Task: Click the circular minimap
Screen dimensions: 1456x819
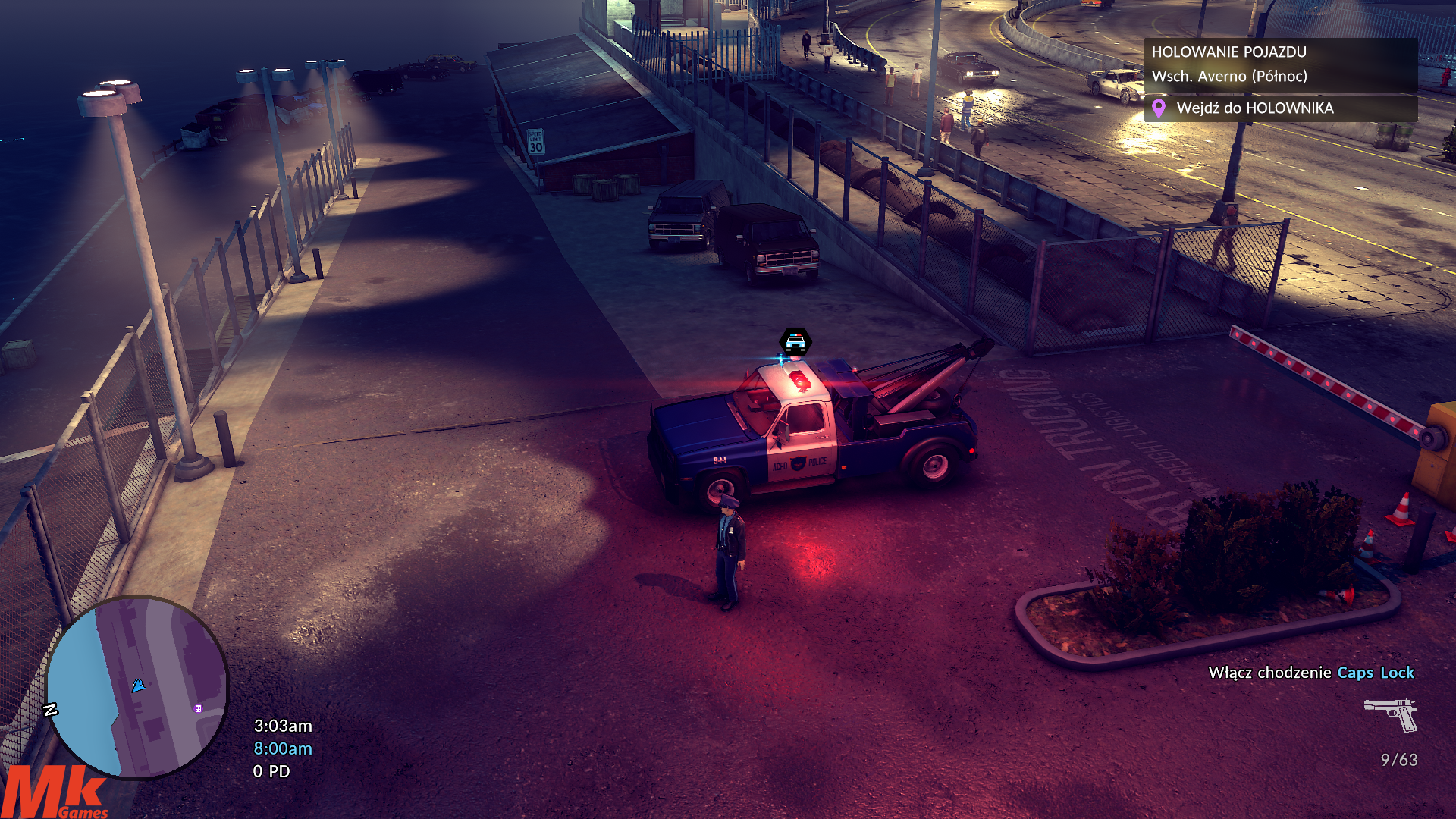Action: pos(137,687)
